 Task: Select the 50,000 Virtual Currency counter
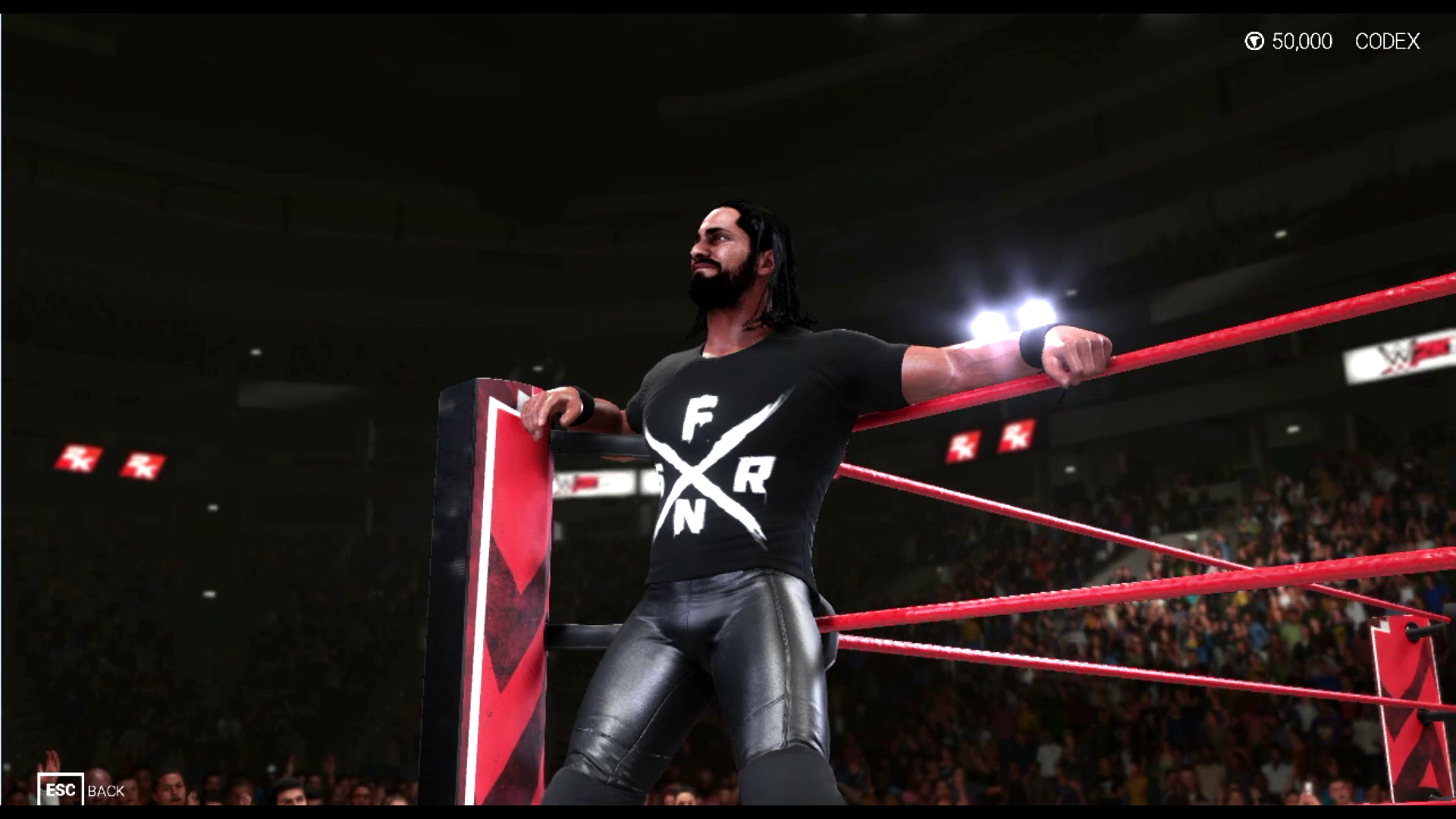click(x=1303, y=42)
